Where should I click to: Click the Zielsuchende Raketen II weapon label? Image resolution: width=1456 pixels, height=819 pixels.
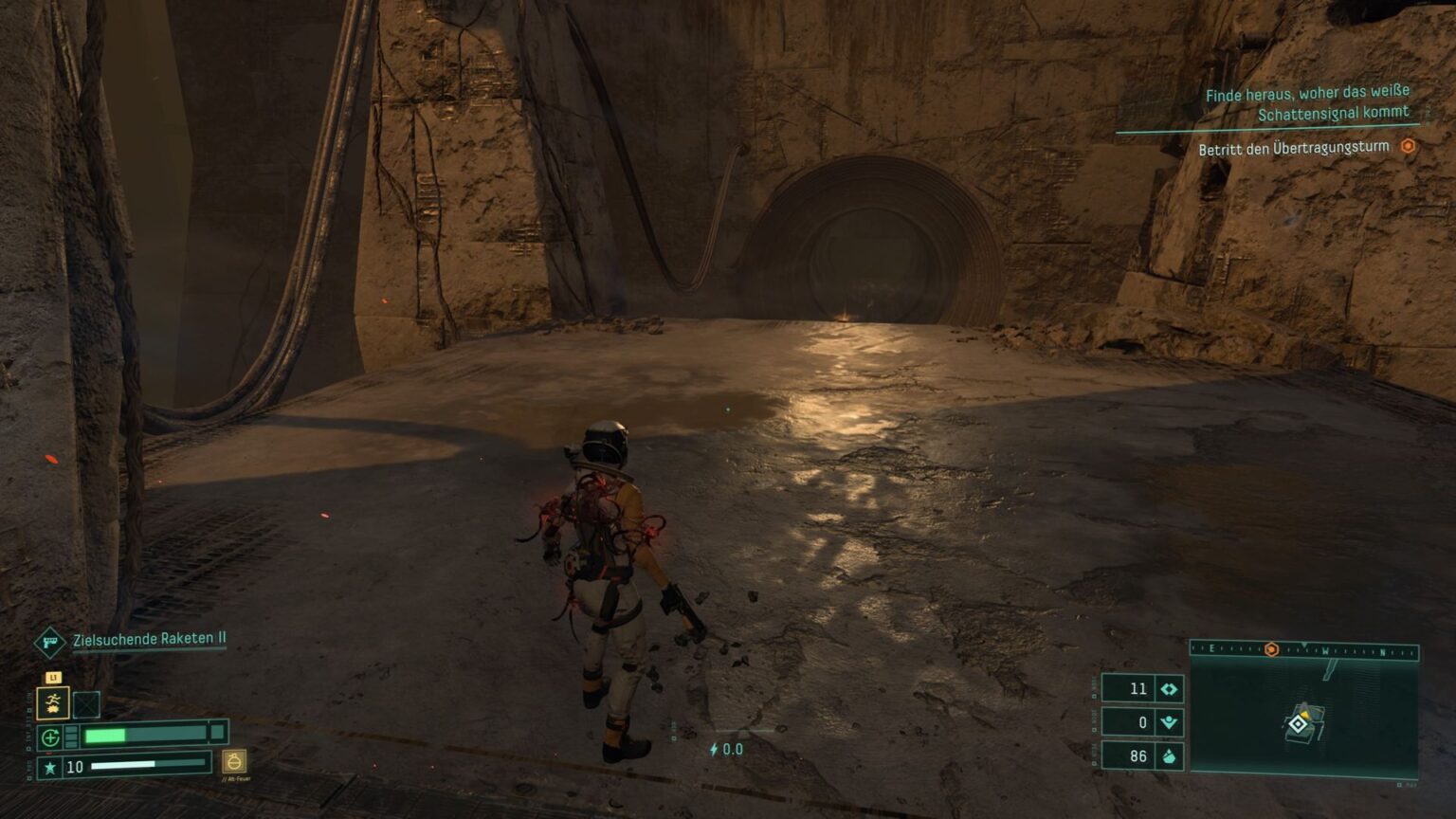pos(151,639)
